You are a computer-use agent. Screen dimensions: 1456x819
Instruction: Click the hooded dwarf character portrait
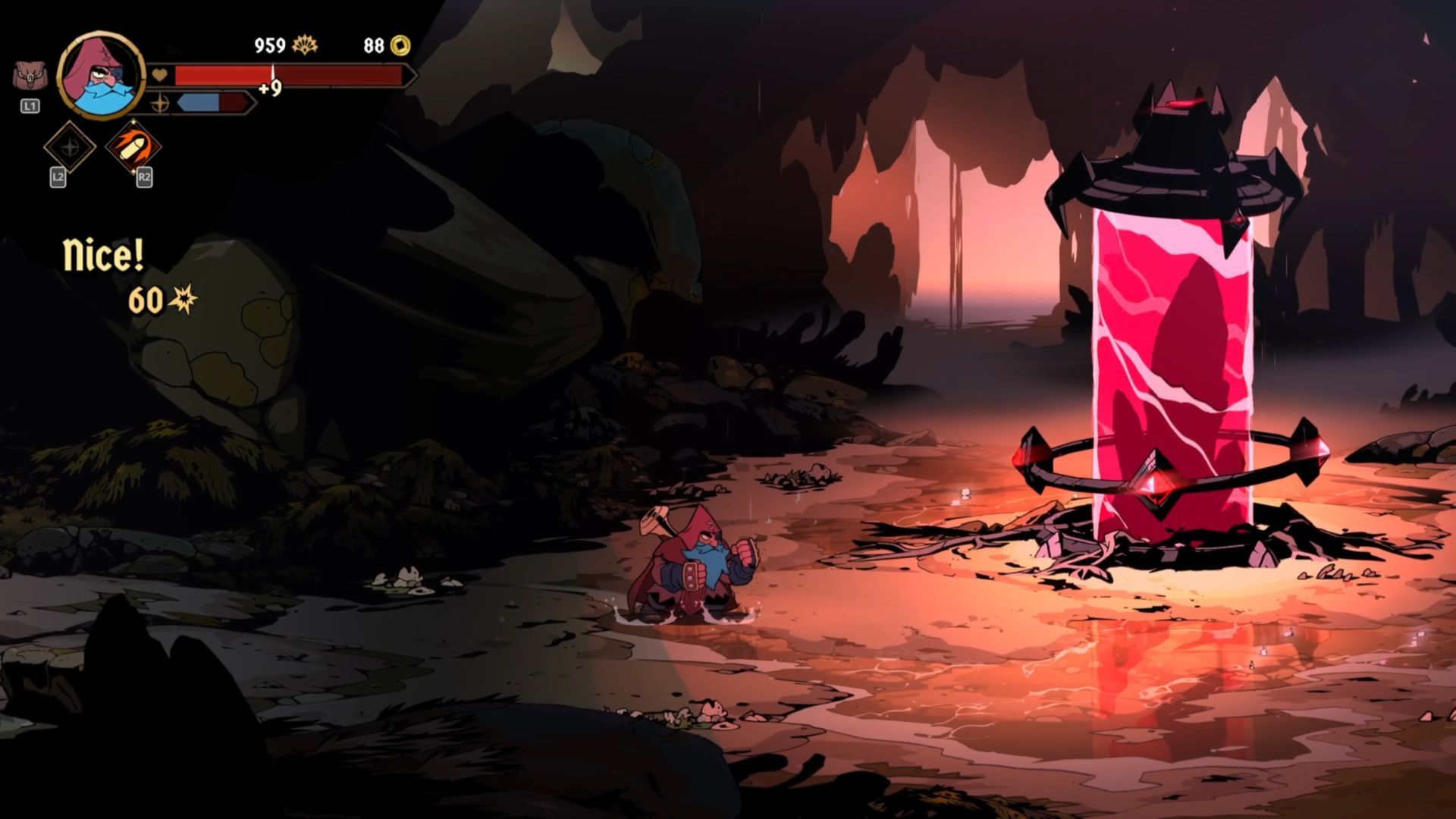102,75
